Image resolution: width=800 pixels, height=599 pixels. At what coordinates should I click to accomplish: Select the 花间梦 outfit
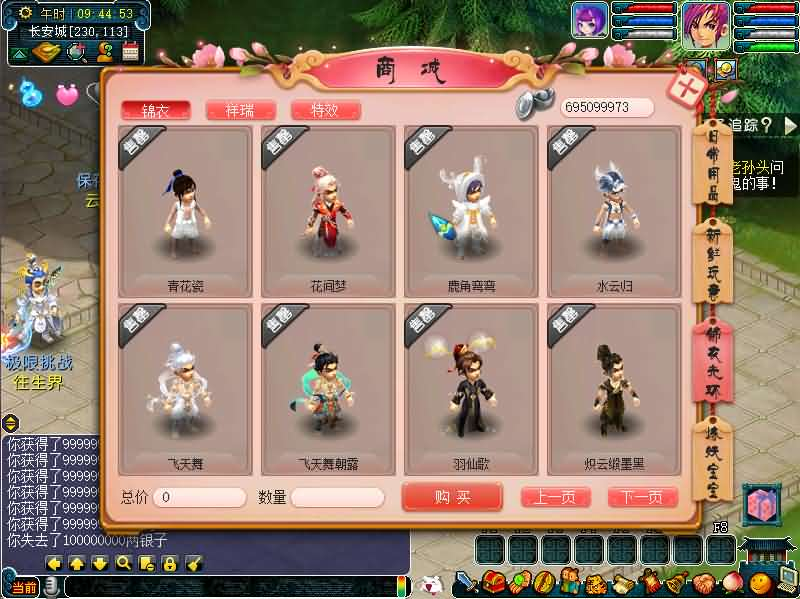[329, 212]
